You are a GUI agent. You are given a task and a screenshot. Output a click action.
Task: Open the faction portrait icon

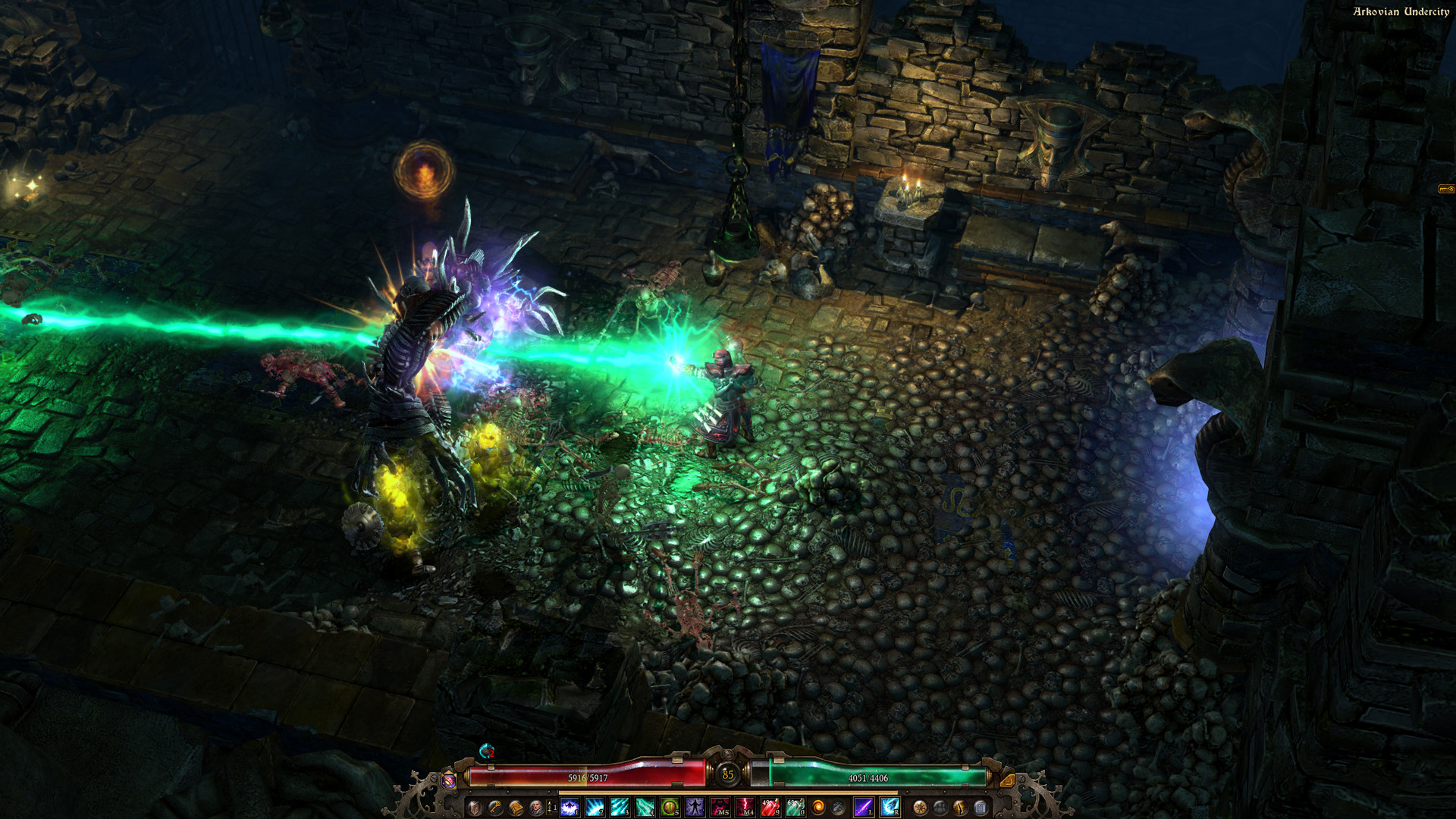pyautogui.click(x=537, y=808)
